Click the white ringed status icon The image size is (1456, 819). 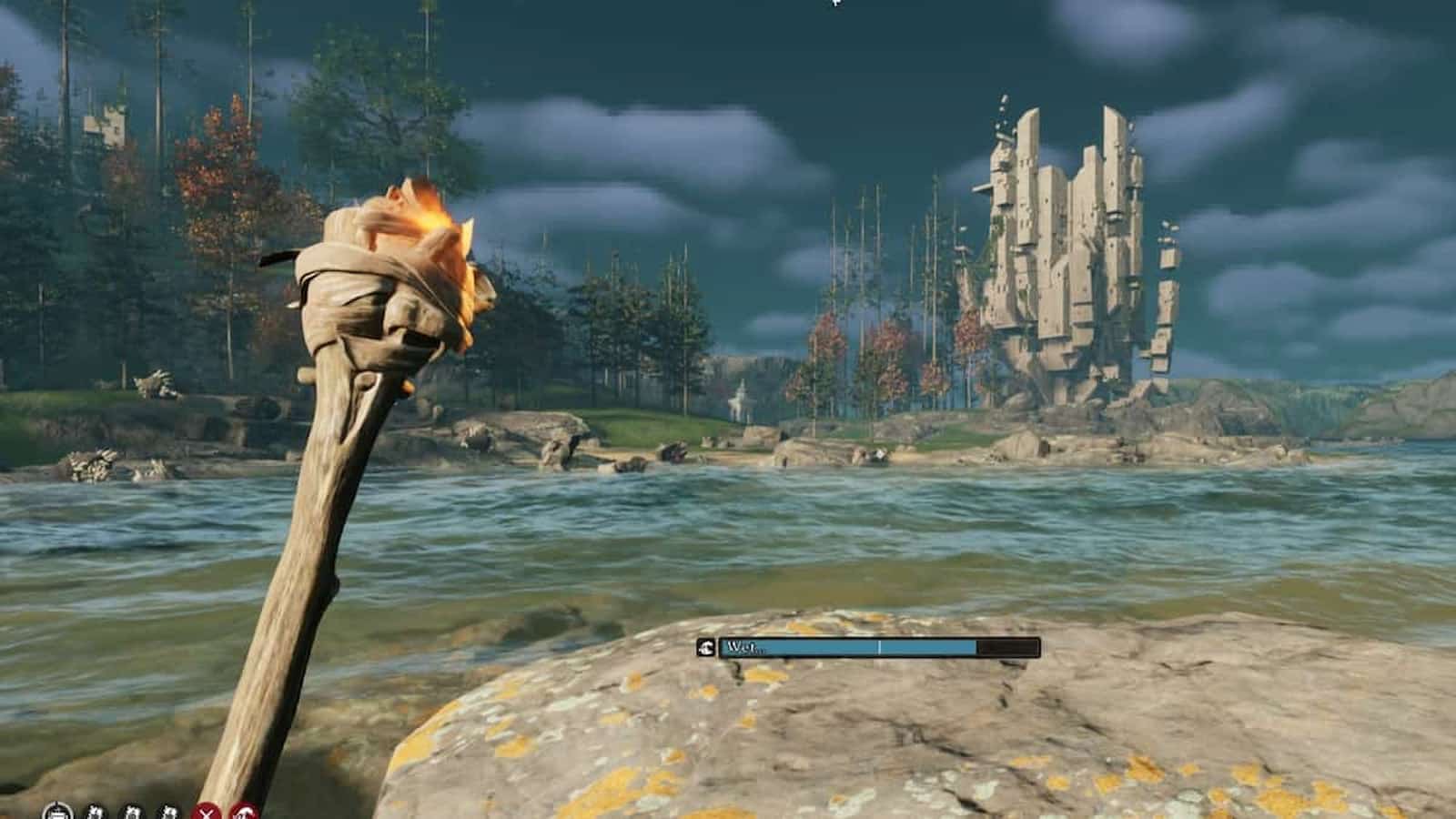57,812
